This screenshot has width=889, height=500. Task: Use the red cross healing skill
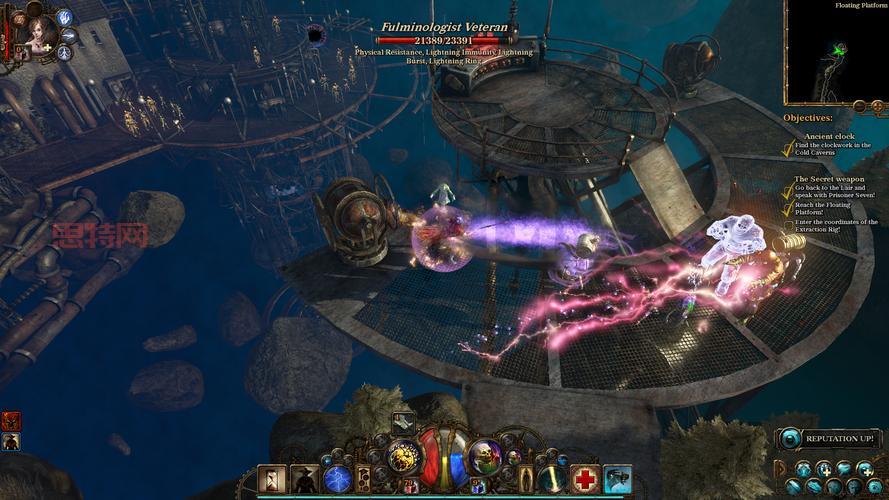586,479
